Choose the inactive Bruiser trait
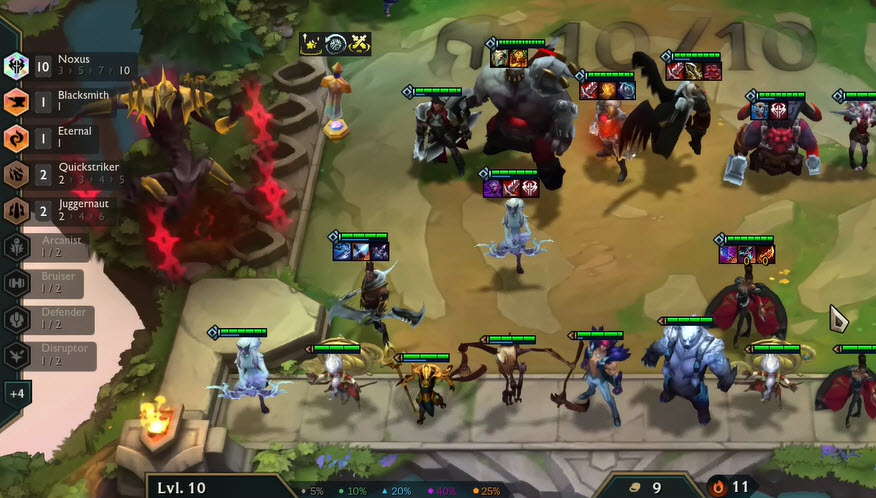Screen dimensions: 876x498 (x=55, y=283)
